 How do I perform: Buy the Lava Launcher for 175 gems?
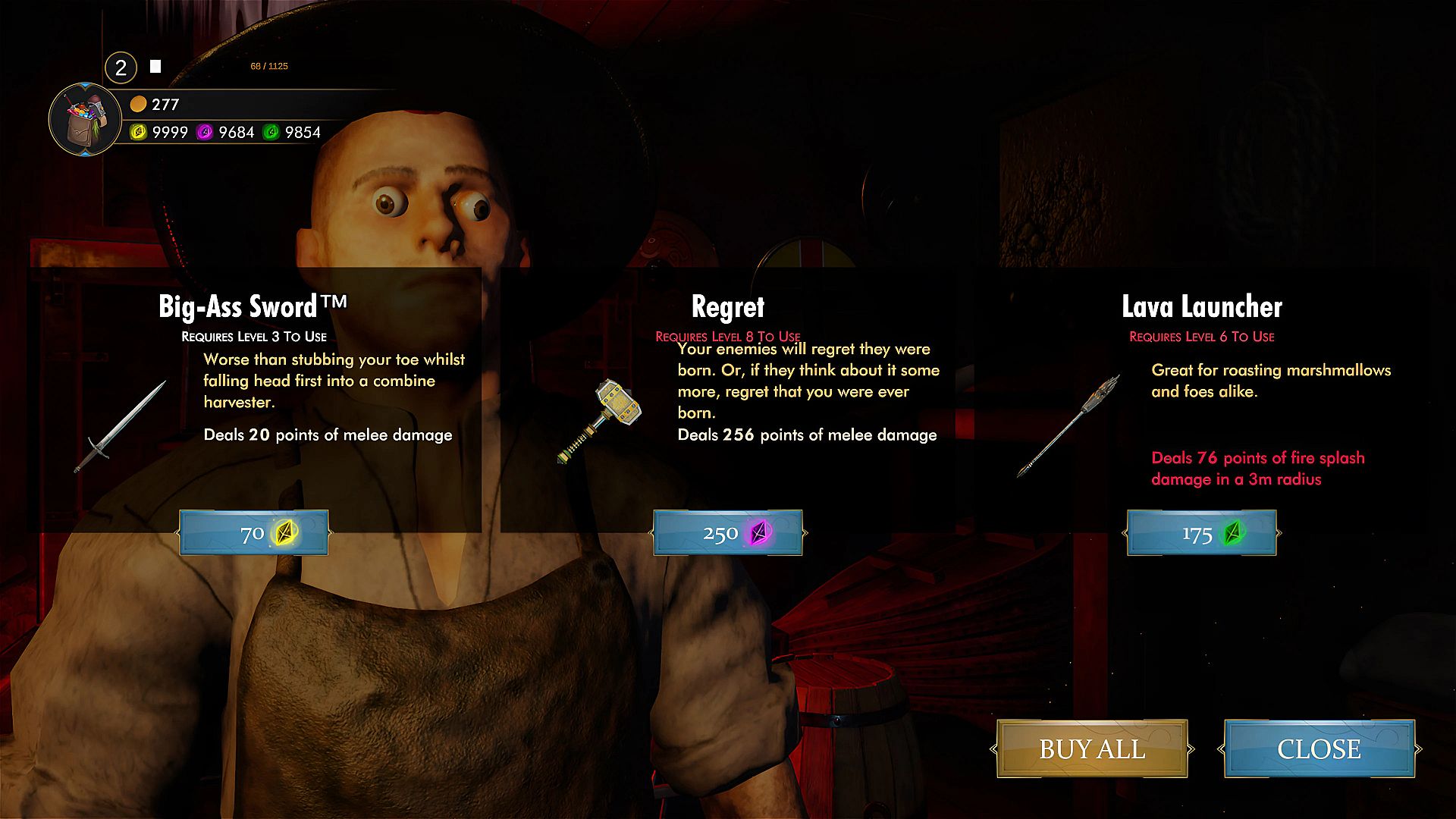1202,533
